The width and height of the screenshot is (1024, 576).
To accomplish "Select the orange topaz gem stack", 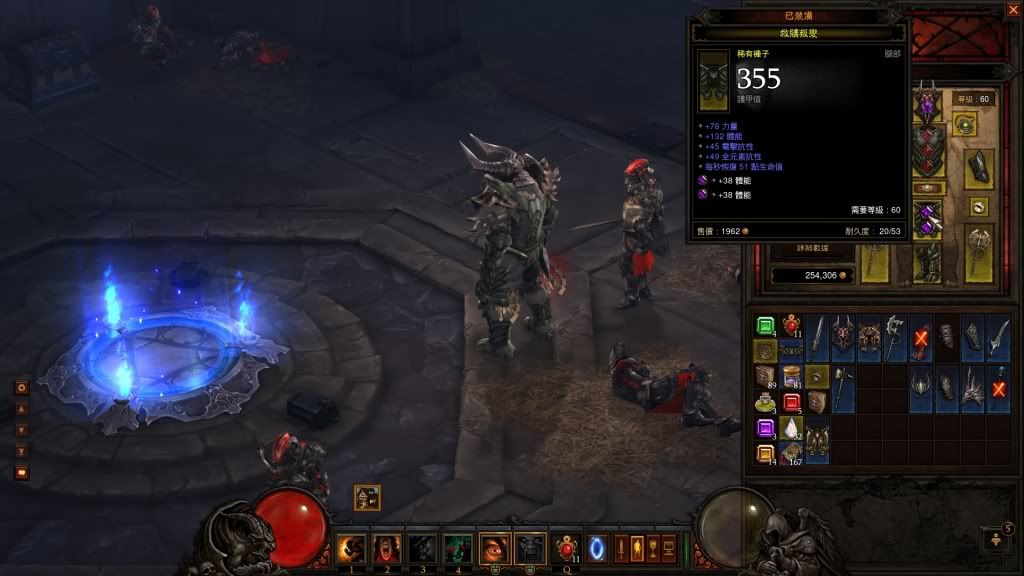I will [x=765, y=454].
